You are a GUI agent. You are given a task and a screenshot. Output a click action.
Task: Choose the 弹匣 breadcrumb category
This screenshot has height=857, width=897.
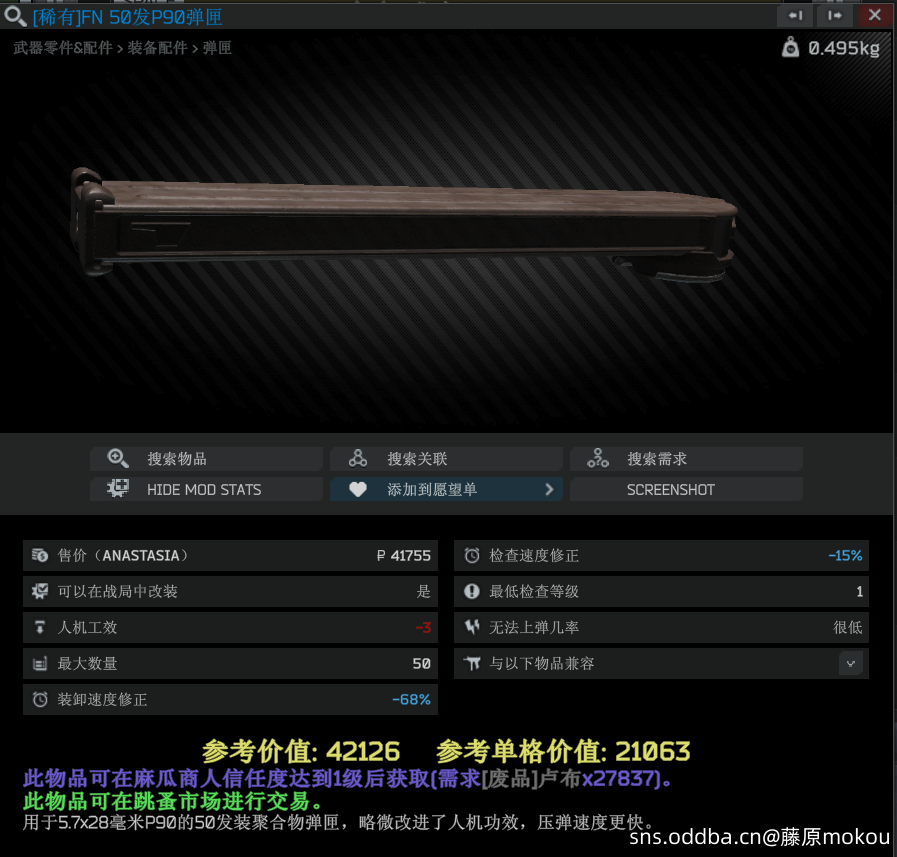(217, 48)
